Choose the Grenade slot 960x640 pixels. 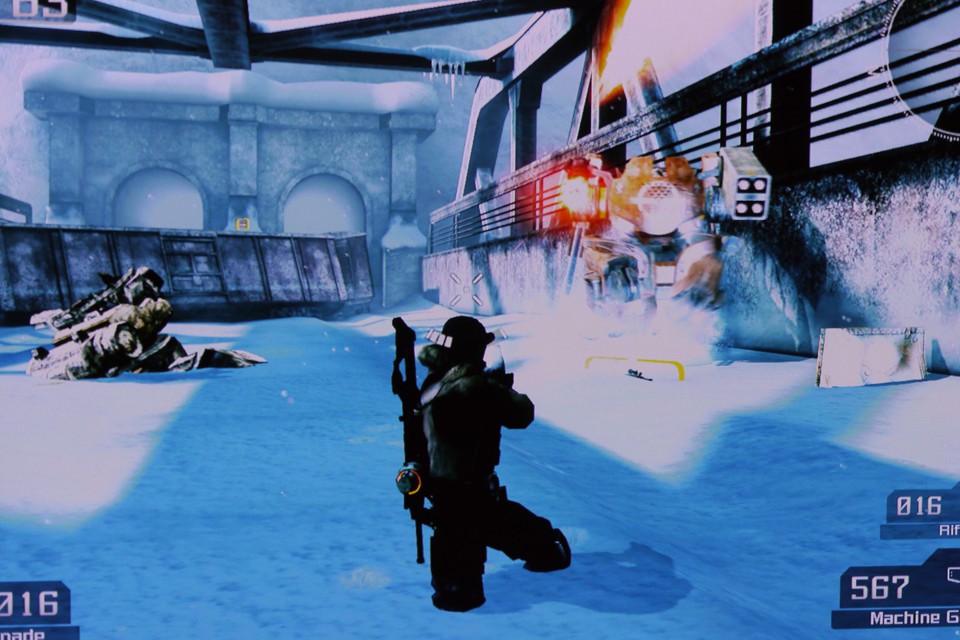(36, 611)
